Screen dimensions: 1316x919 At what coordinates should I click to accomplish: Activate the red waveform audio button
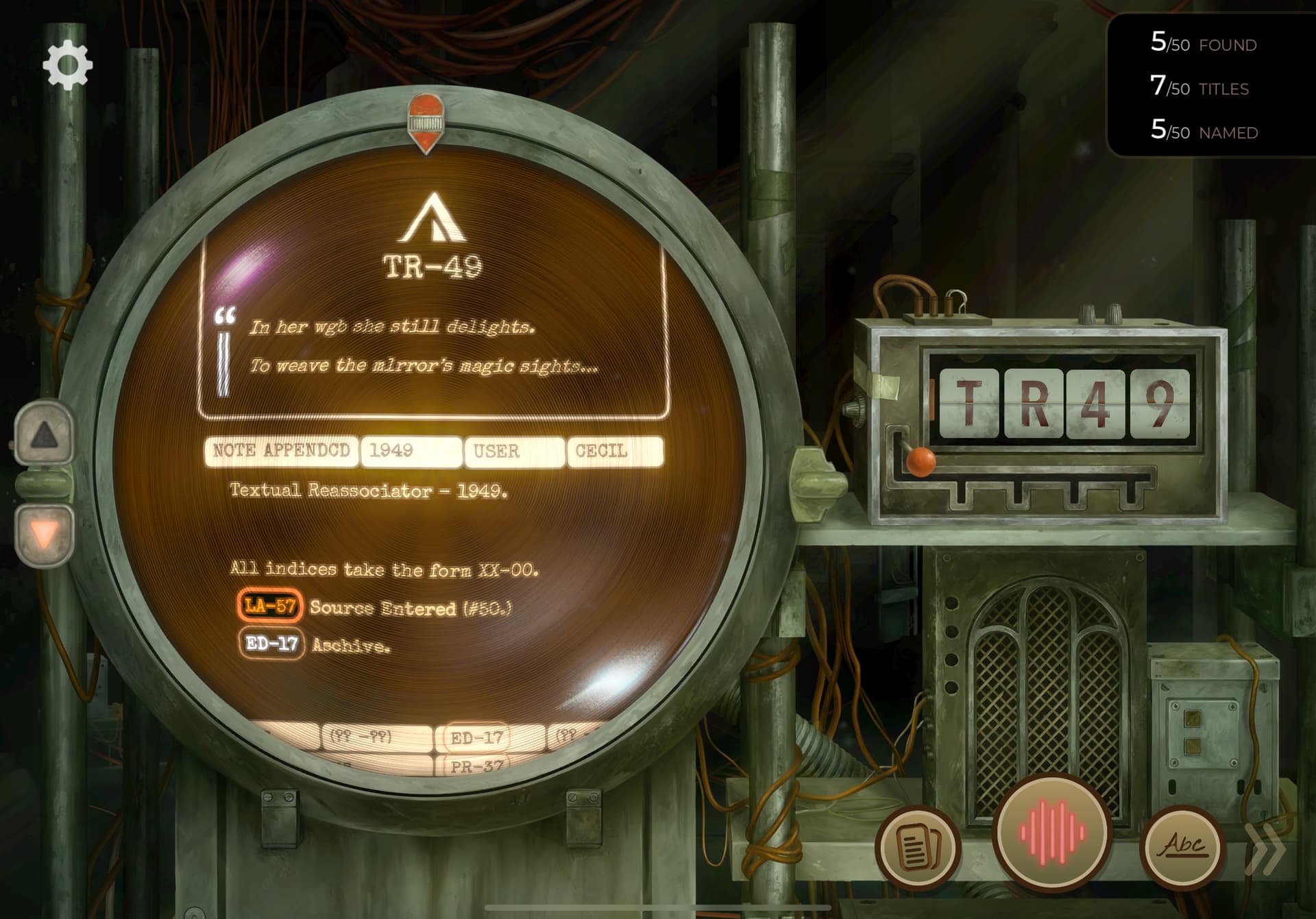click(x=1051, y=833)
